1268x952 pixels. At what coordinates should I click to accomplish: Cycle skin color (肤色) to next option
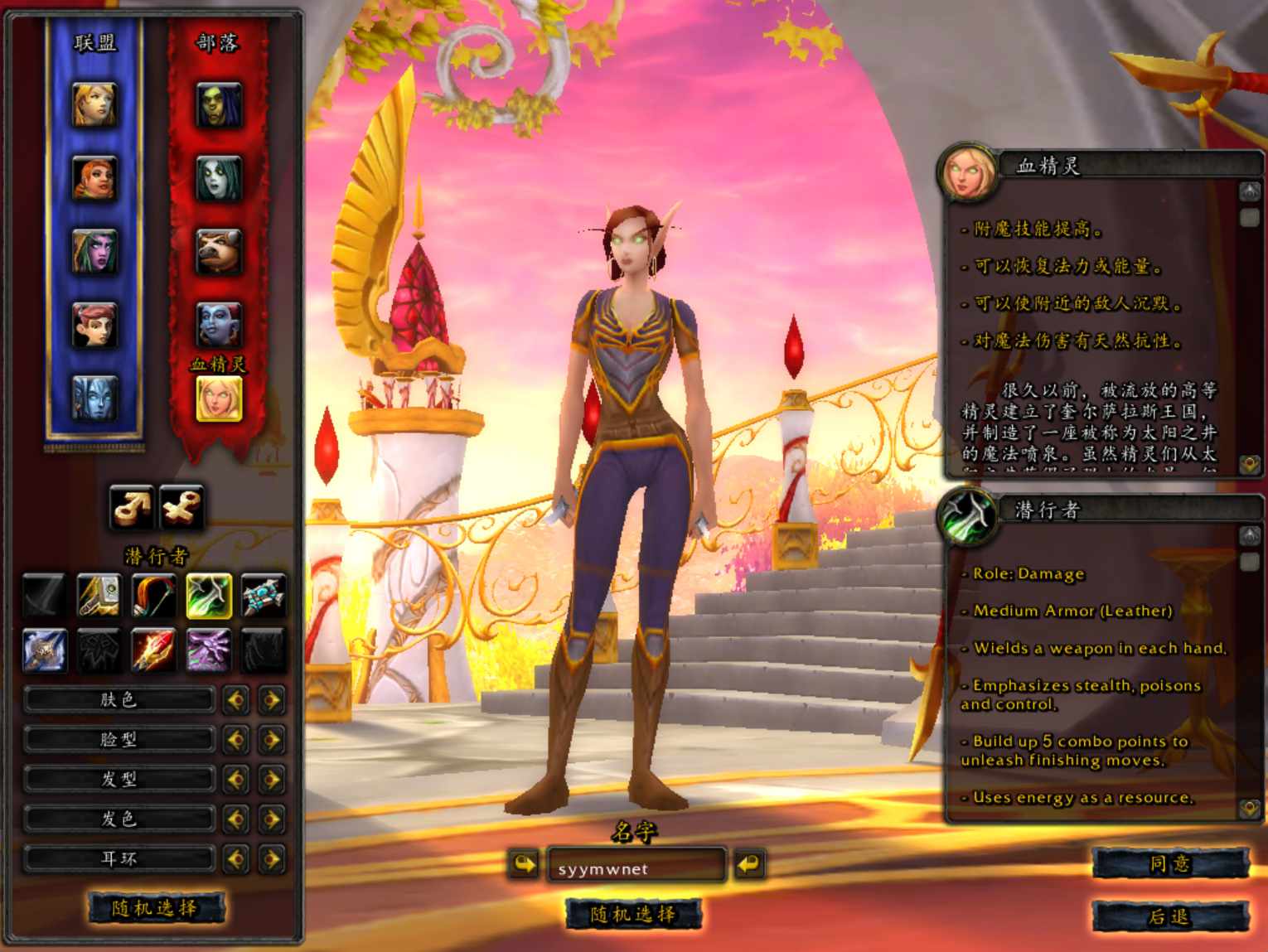tap(271, 700)
